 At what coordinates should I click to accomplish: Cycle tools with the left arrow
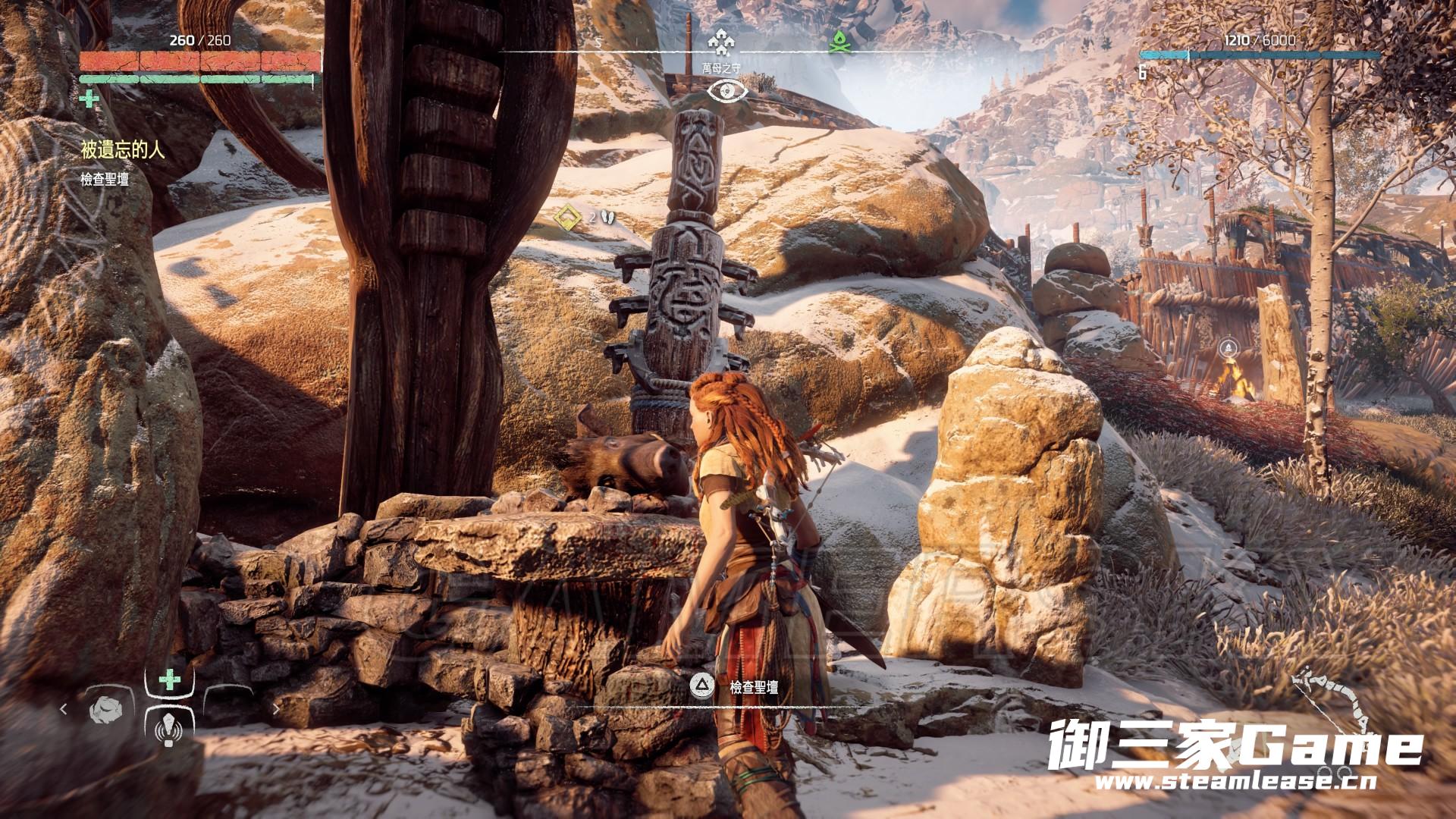64,710
